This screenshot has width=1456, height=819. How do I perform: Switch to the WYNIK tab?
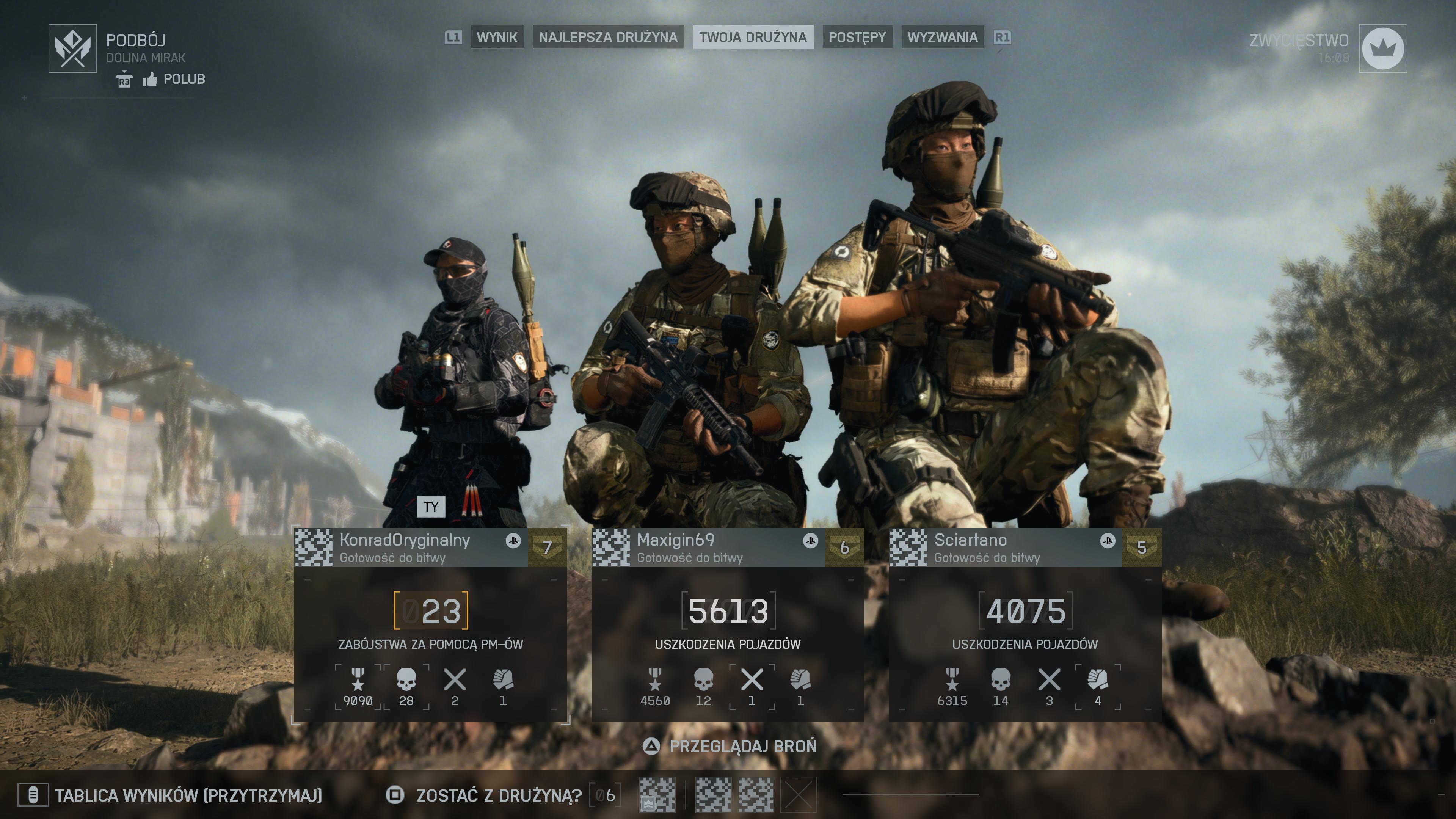click(497, 37)
